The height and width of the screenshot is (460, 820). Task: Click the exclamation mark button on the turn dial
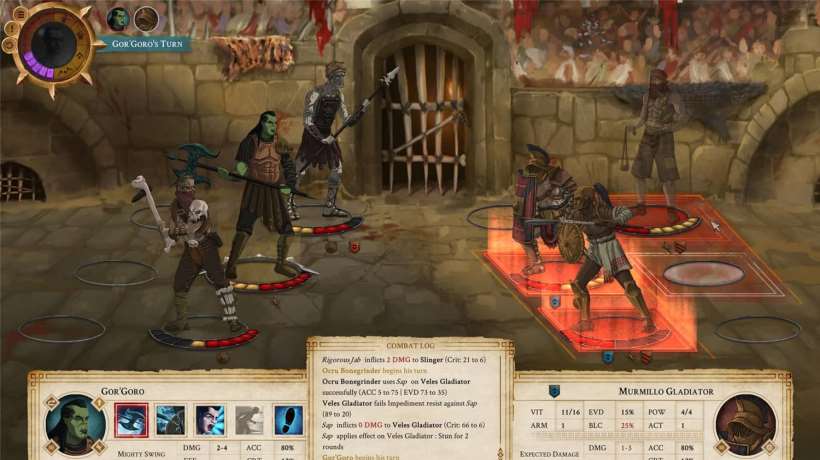tap(9, 28)
